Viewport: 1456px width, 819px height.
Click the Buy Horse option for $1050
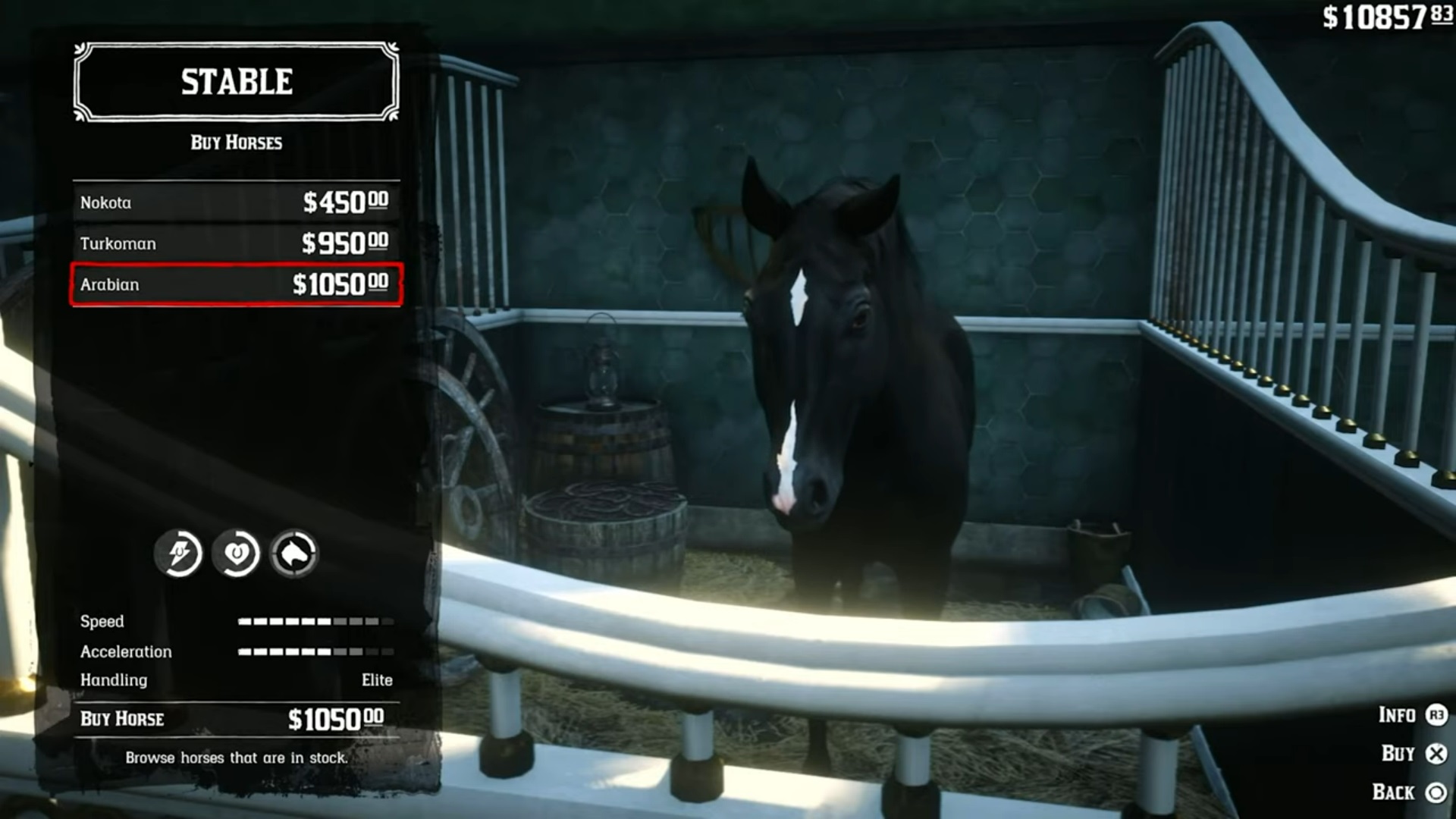234,719
